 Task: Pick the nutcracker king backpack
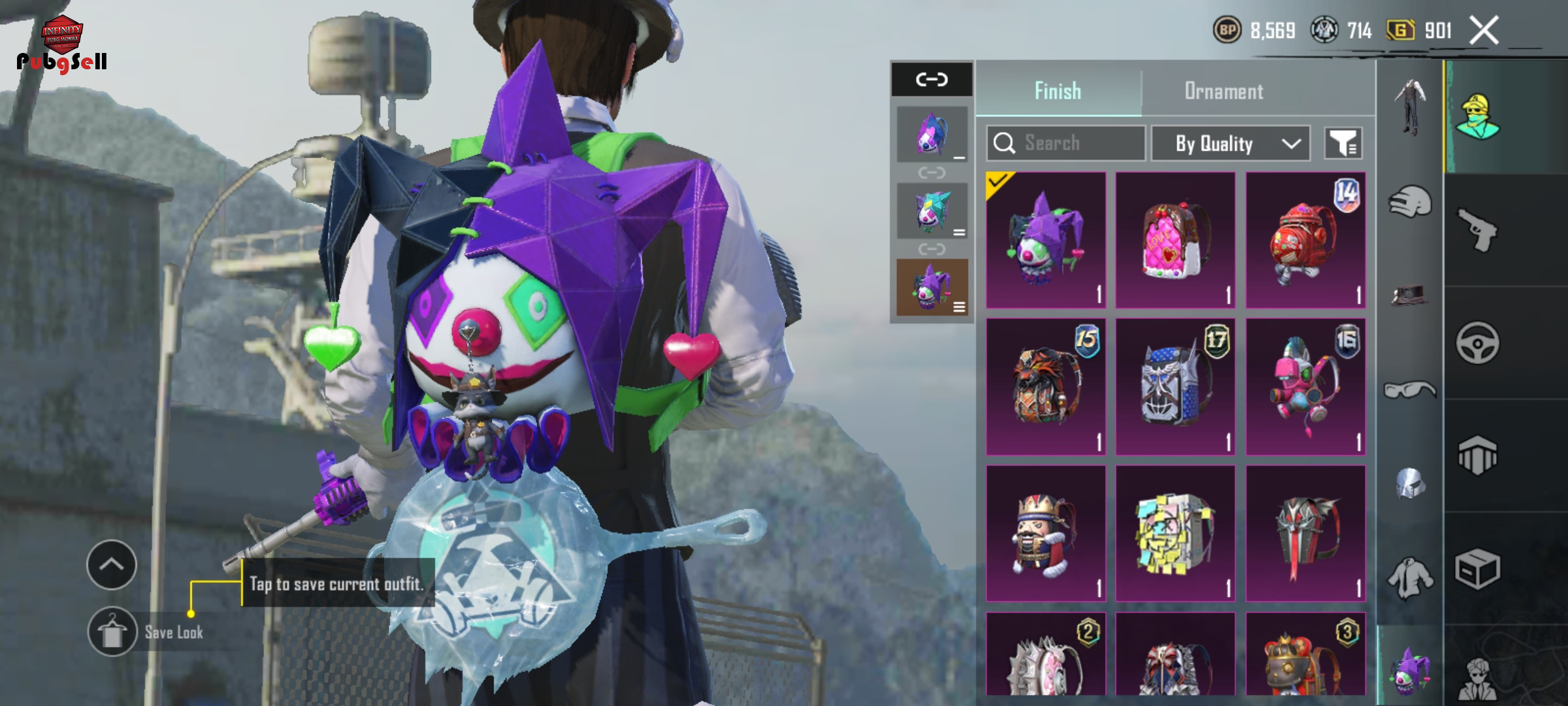tap(1045, 533)
